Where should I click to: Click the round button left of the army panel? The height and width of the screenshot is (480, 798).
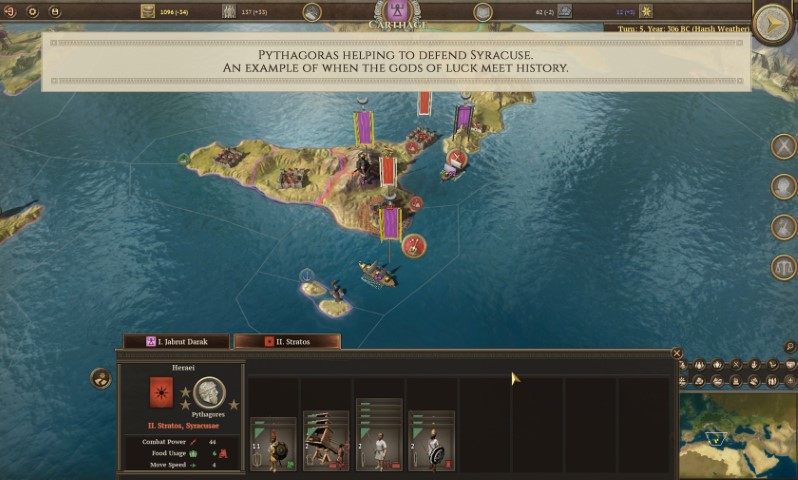[101, 378]
